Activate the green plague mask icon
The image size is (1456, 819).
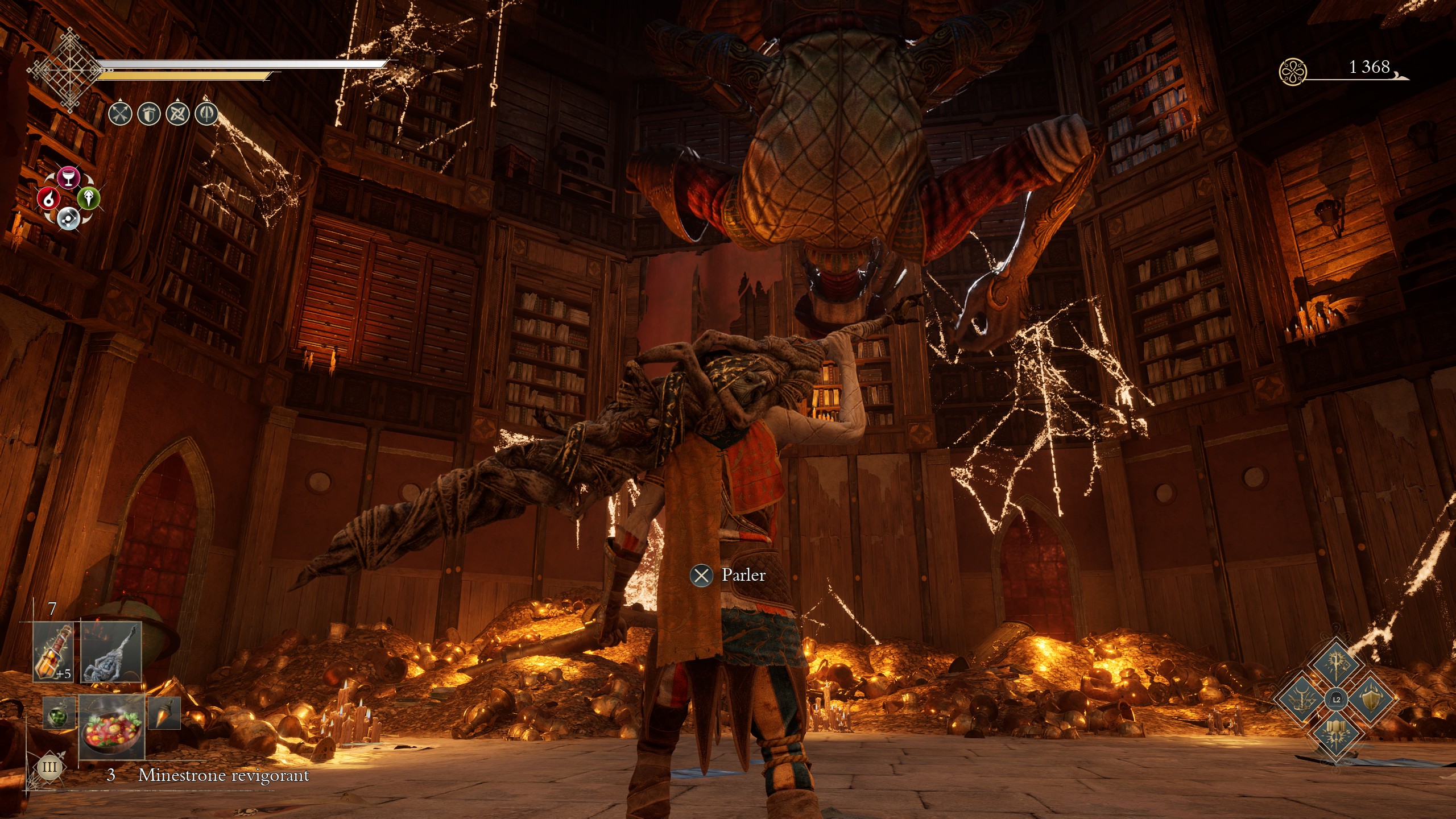tap(89, 197)
